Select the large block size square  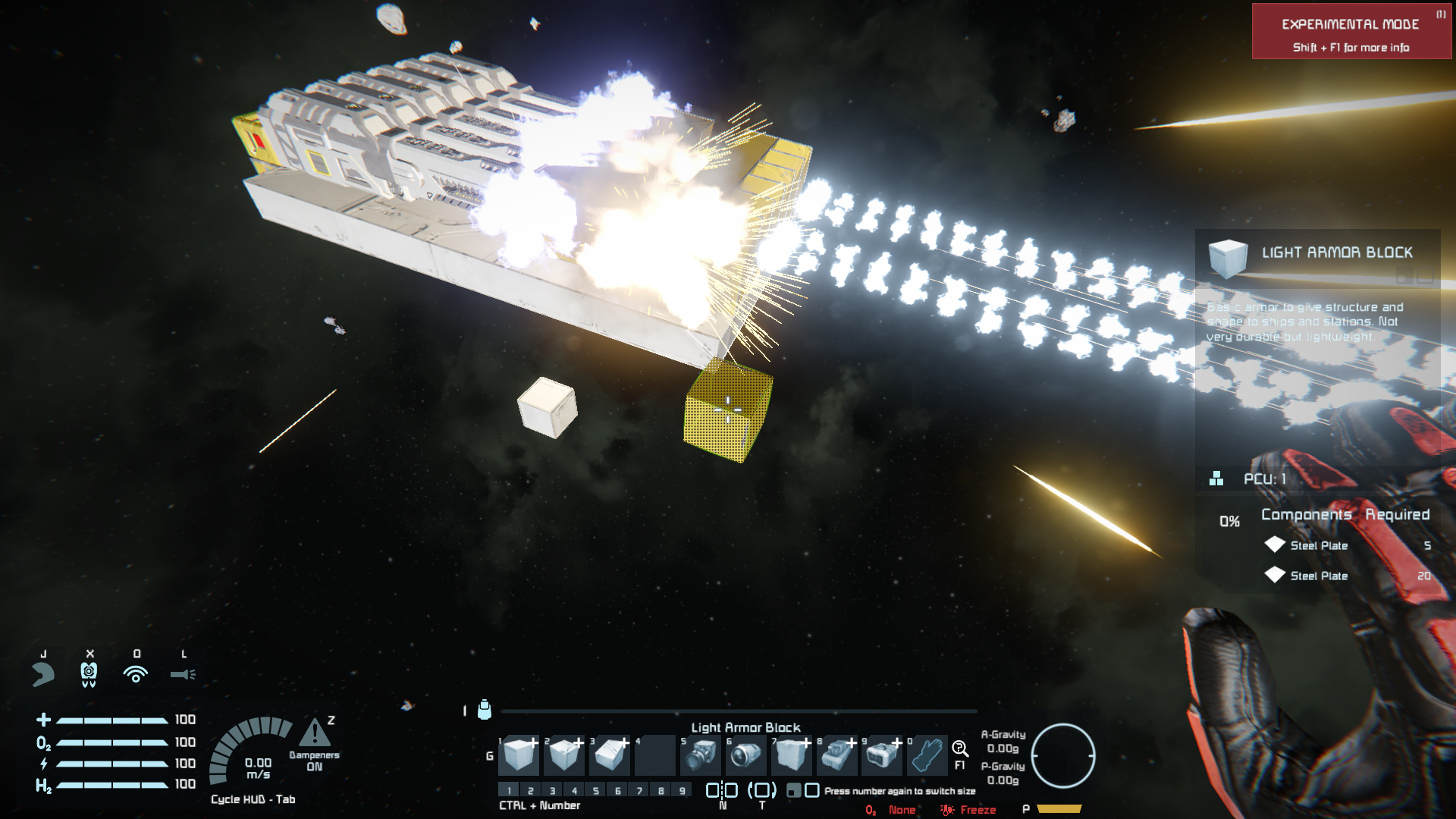tap(812, 790)
